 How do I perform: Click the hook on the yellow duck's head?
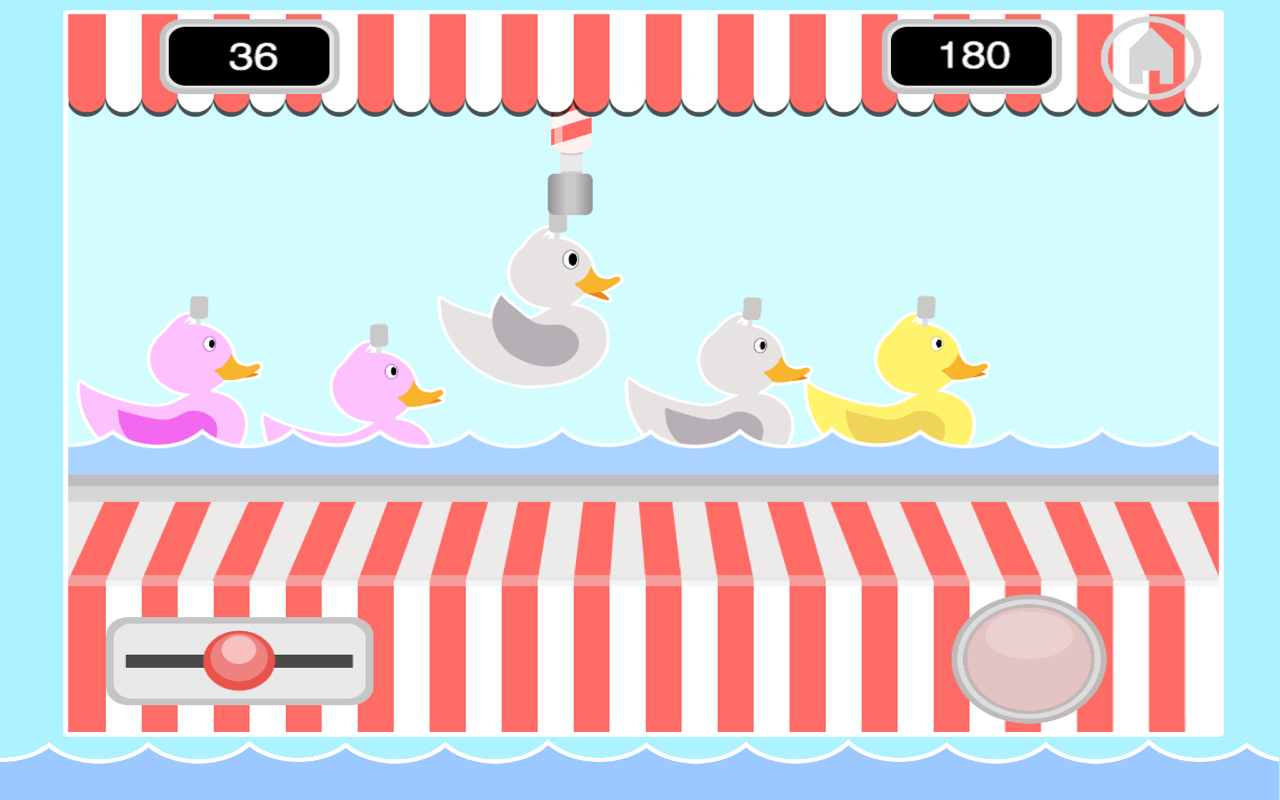(925, 305)
